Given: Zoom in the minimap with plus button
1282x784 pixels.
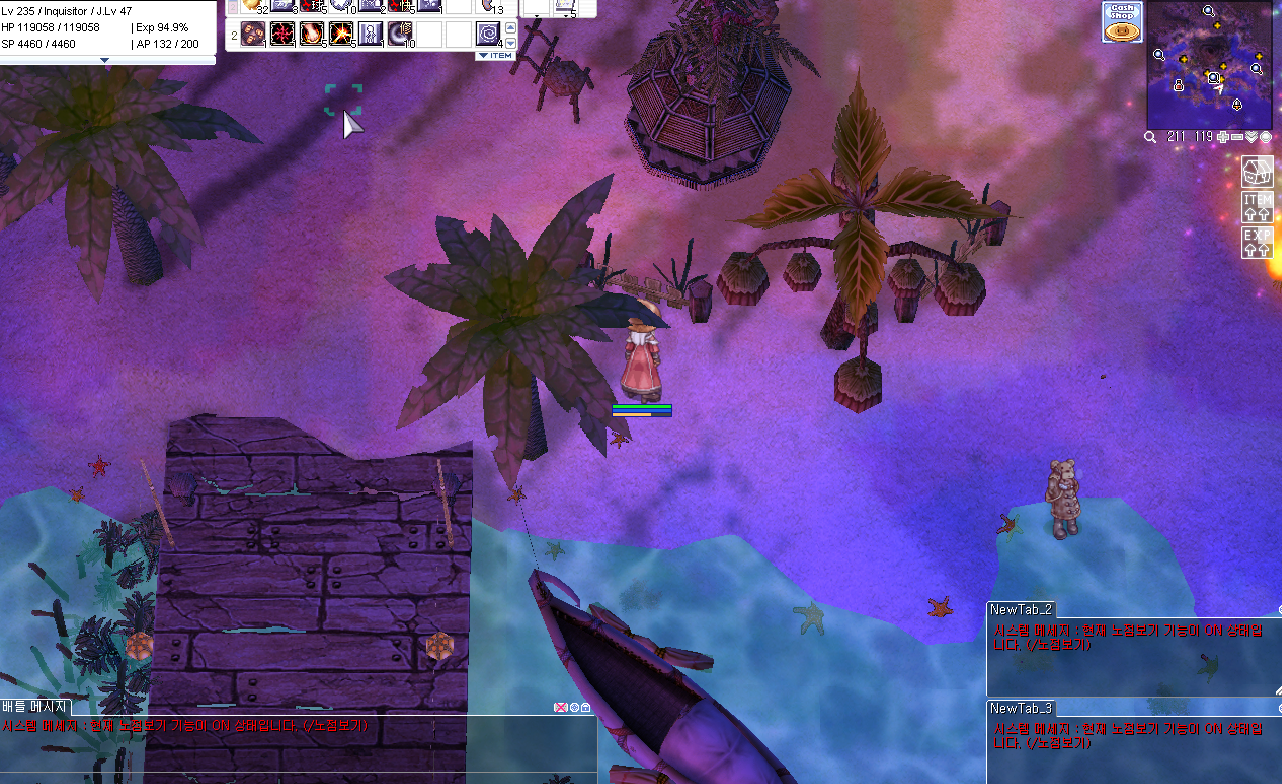Looking at the screenshot, I should [1222, 136].
